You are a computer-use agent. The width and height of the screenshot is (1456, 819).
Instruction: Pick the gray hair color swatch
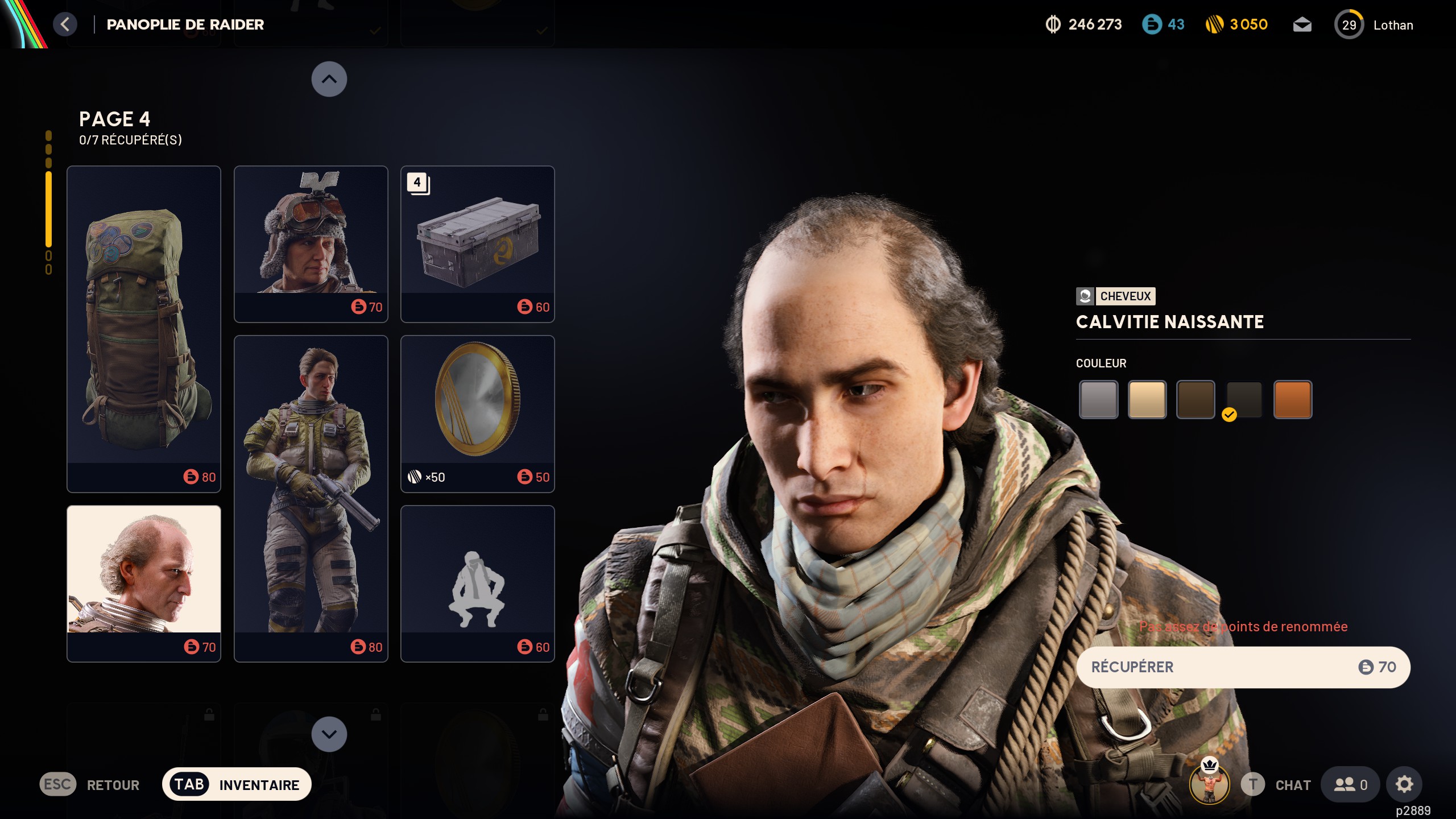(x=1098, y=399)
